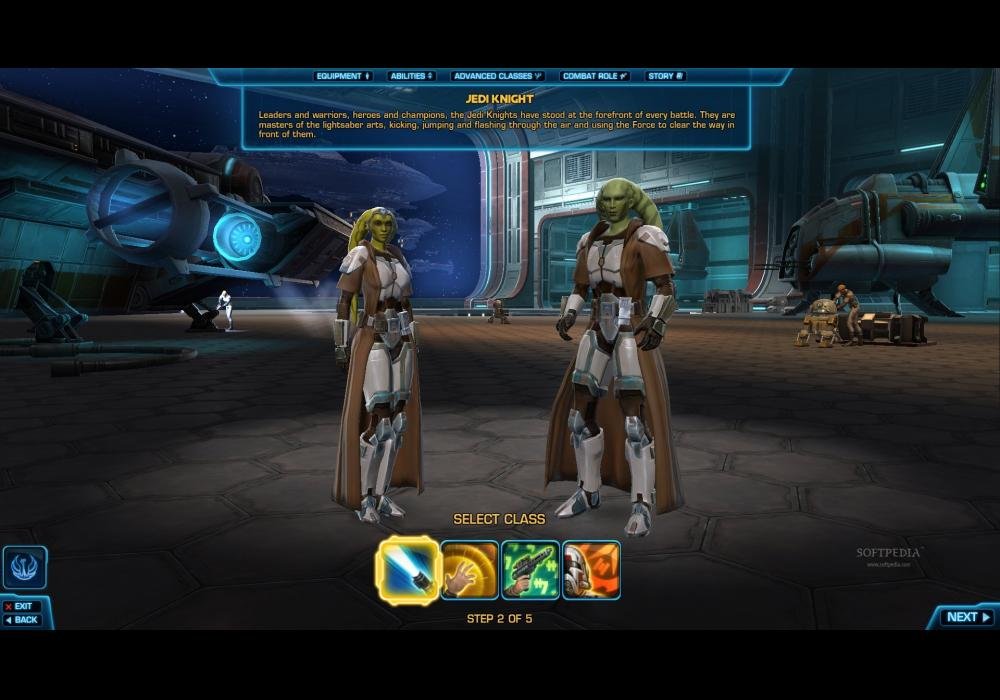Open the Story tab
Image resolution: width=1000 pixels, height=700 pixels.
[665, 76]
